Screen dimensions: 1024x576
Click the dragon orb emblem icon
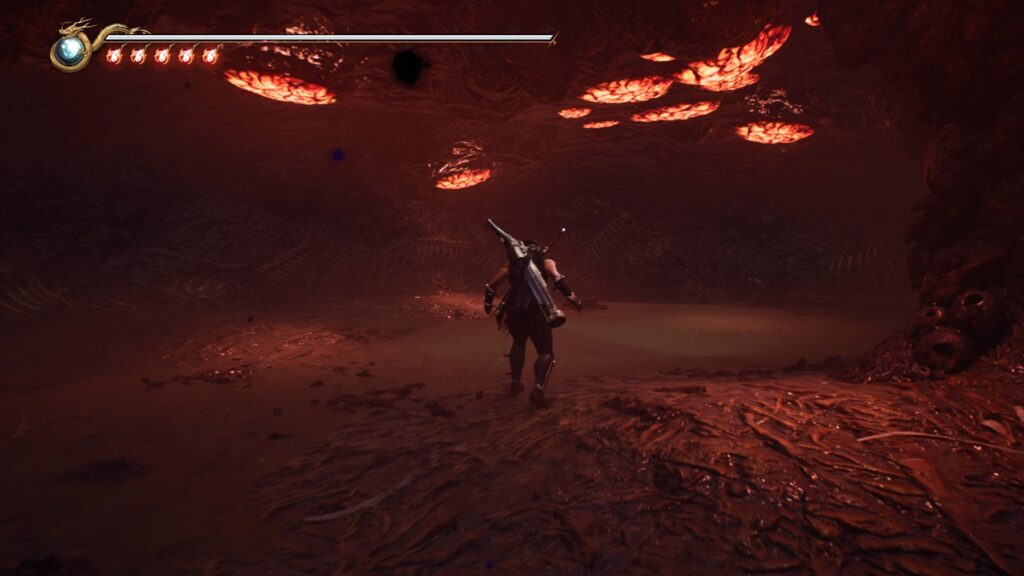click(x=70, y=50)
